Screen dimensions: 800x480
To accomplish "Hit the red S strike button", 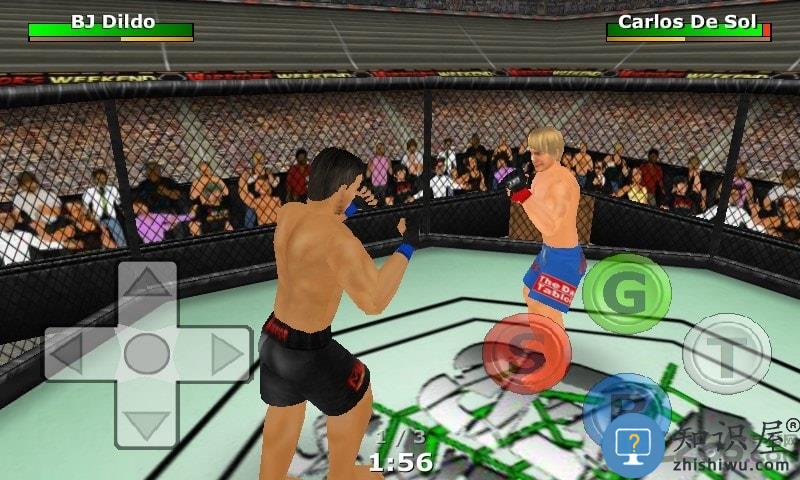I will pos(526,353).
